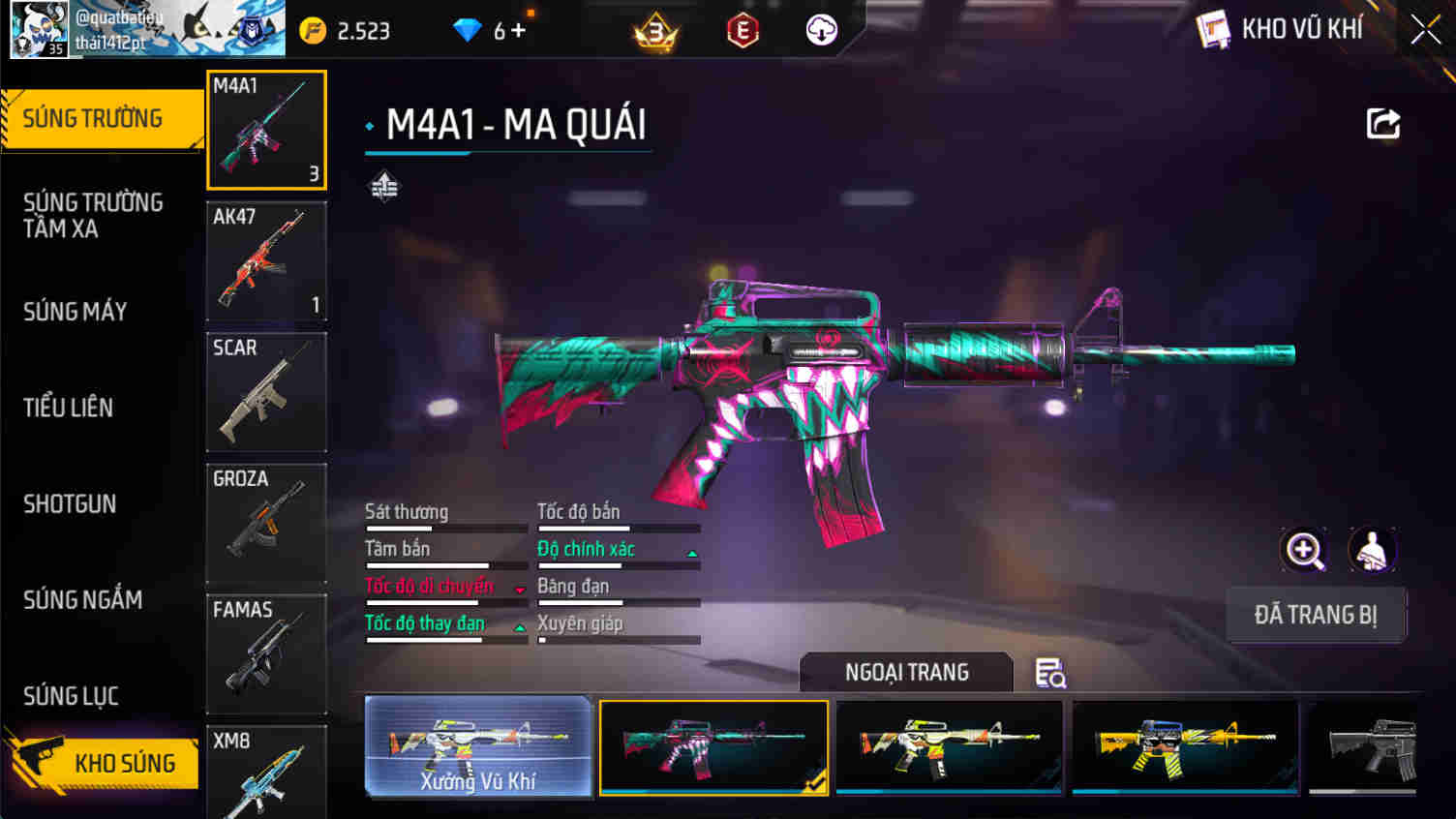Open Xưởng Vũ Khí weapon workshop
Viewport: 1456px width, 819px height.
pos(478,746)
